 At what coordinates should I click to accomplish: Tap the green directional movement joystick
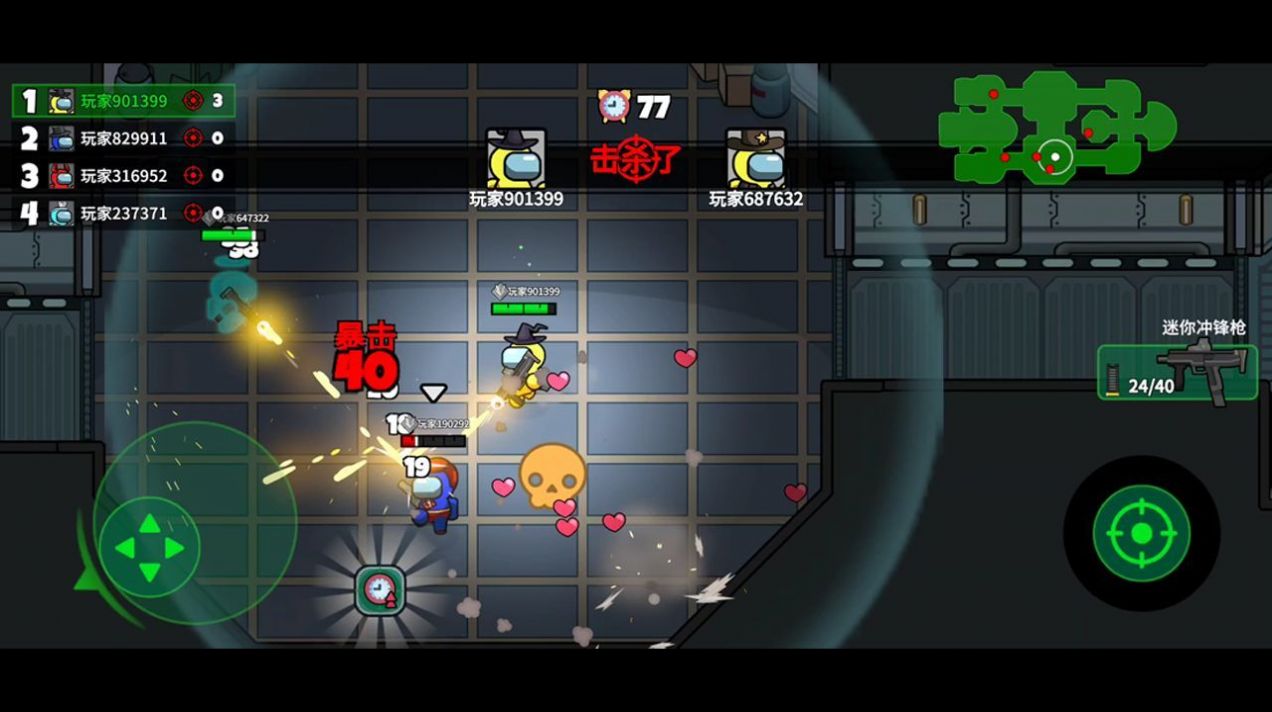(x=150, y=547)
